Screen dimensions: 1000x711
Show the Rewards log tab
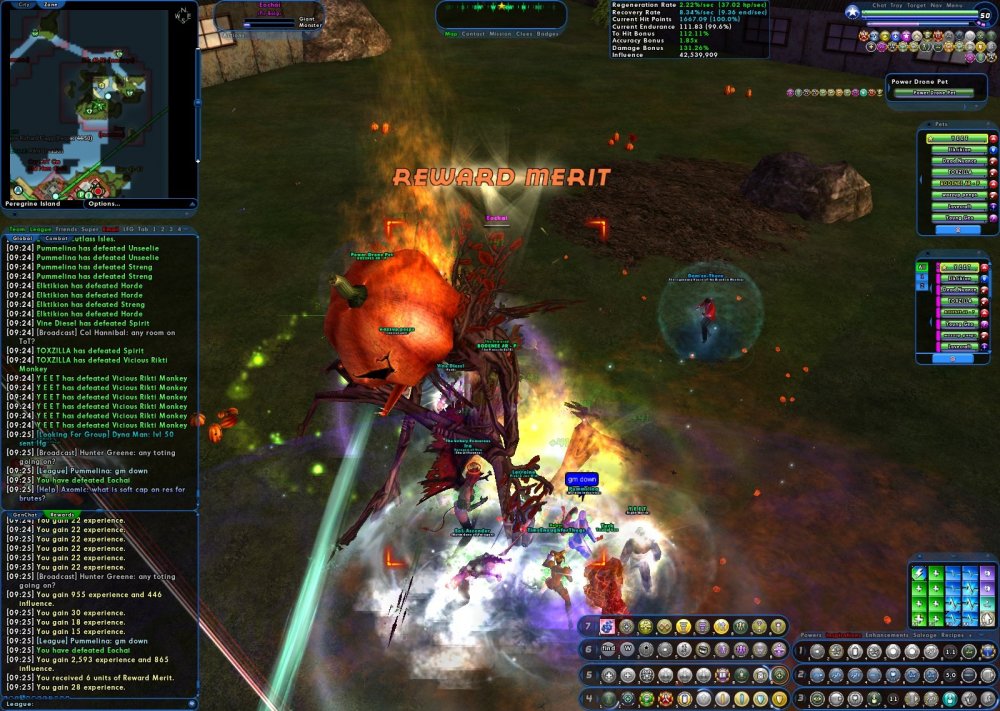(62, 515)
